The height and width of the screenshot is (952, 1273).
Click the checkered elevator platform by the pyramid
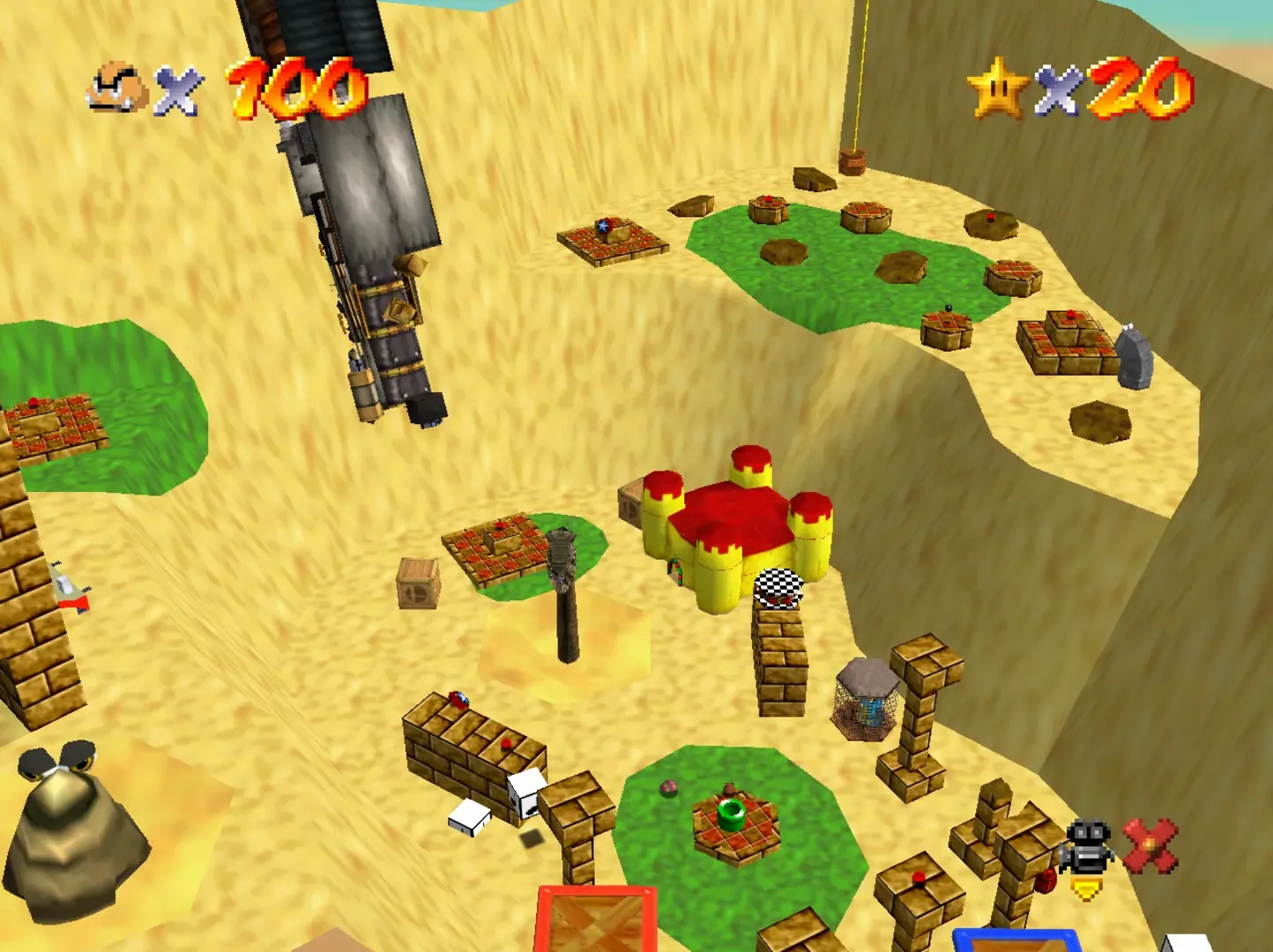779,589
